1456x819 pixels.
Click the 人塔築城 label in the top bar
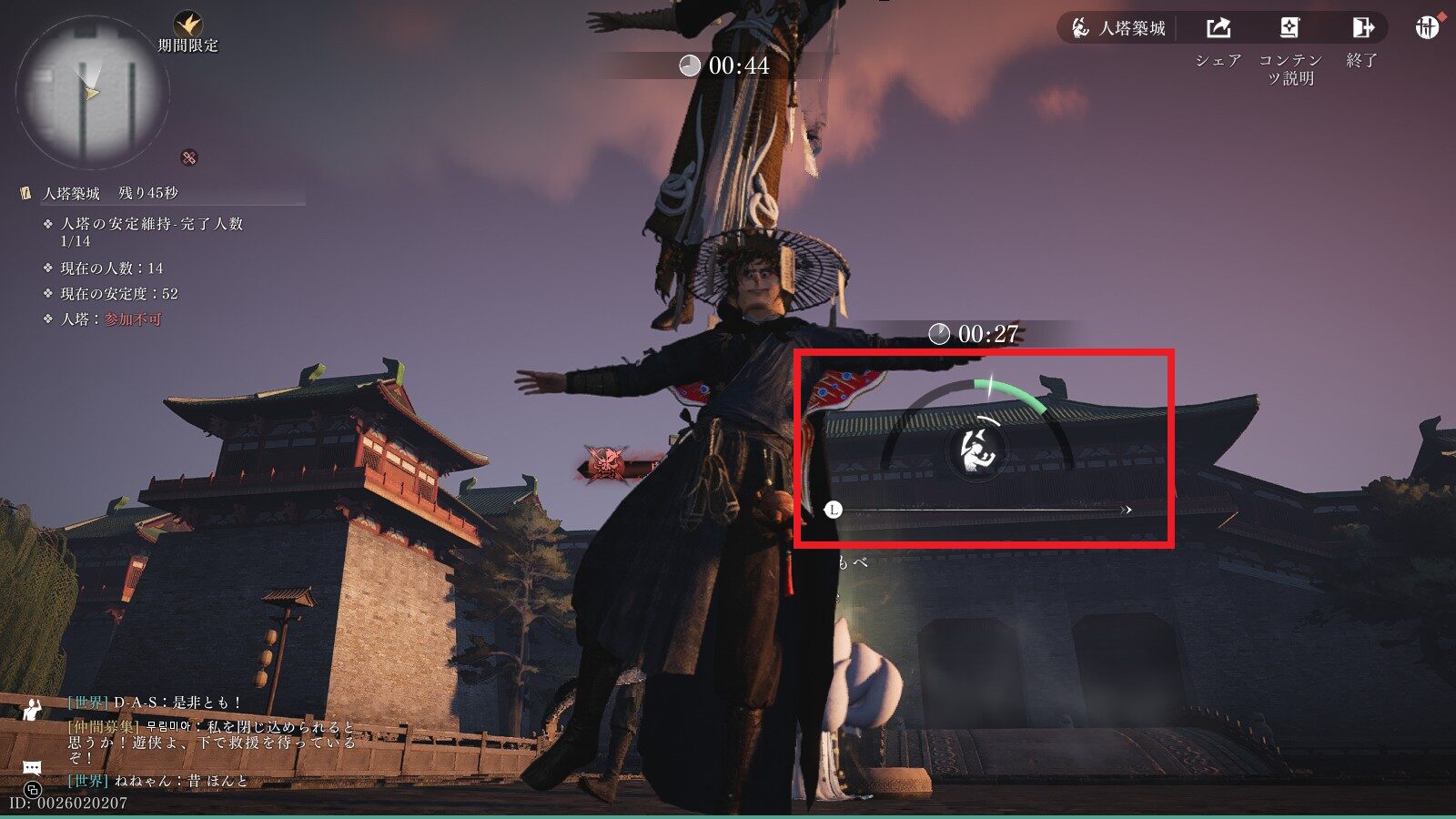pos(1118,28)
